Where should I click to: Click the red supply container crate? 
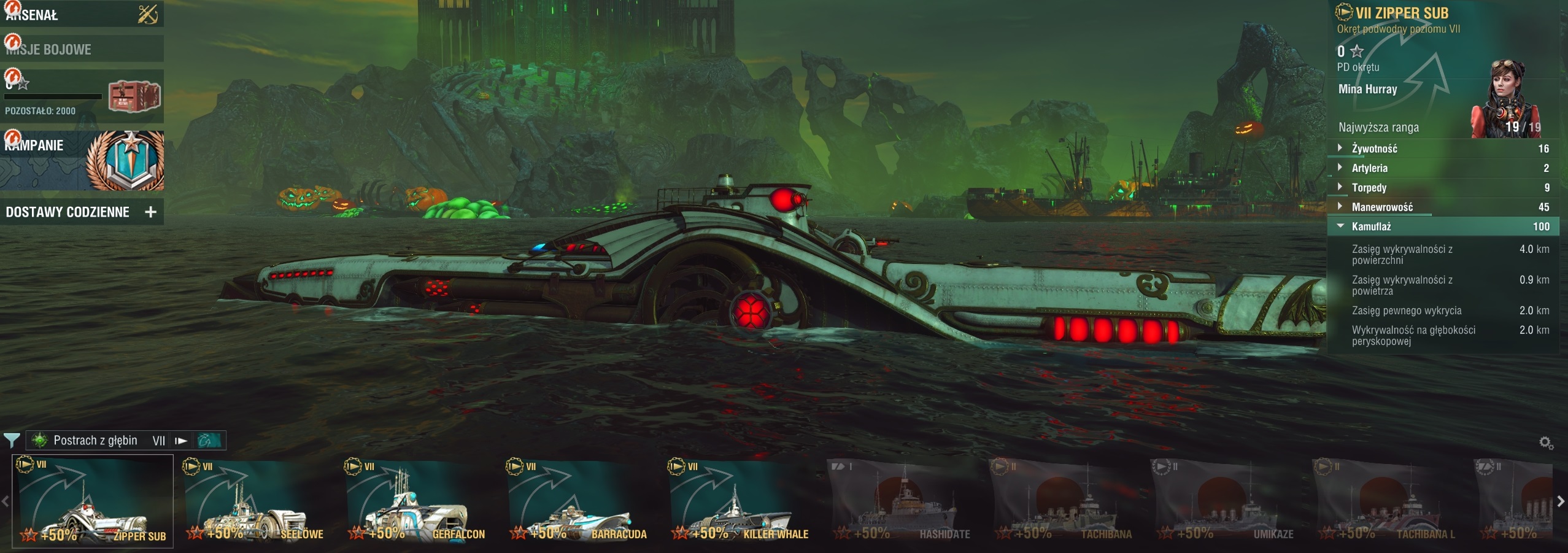134,96
